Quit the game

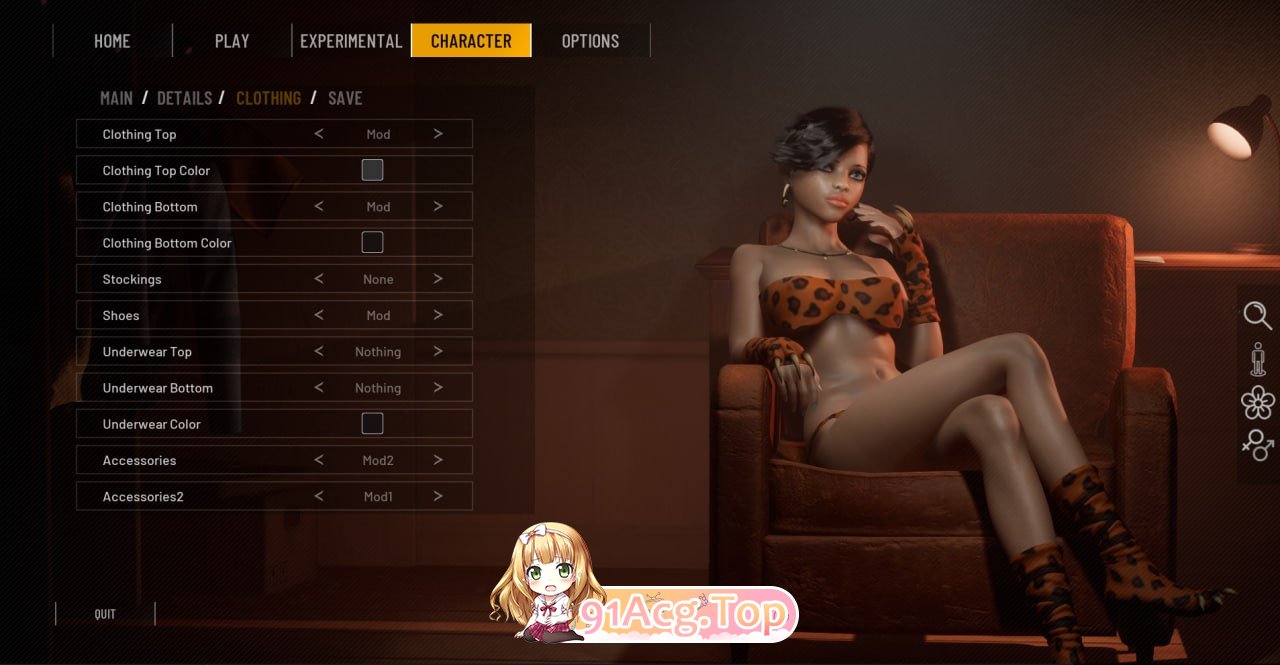pyautogui.click(x=105, y=614)
